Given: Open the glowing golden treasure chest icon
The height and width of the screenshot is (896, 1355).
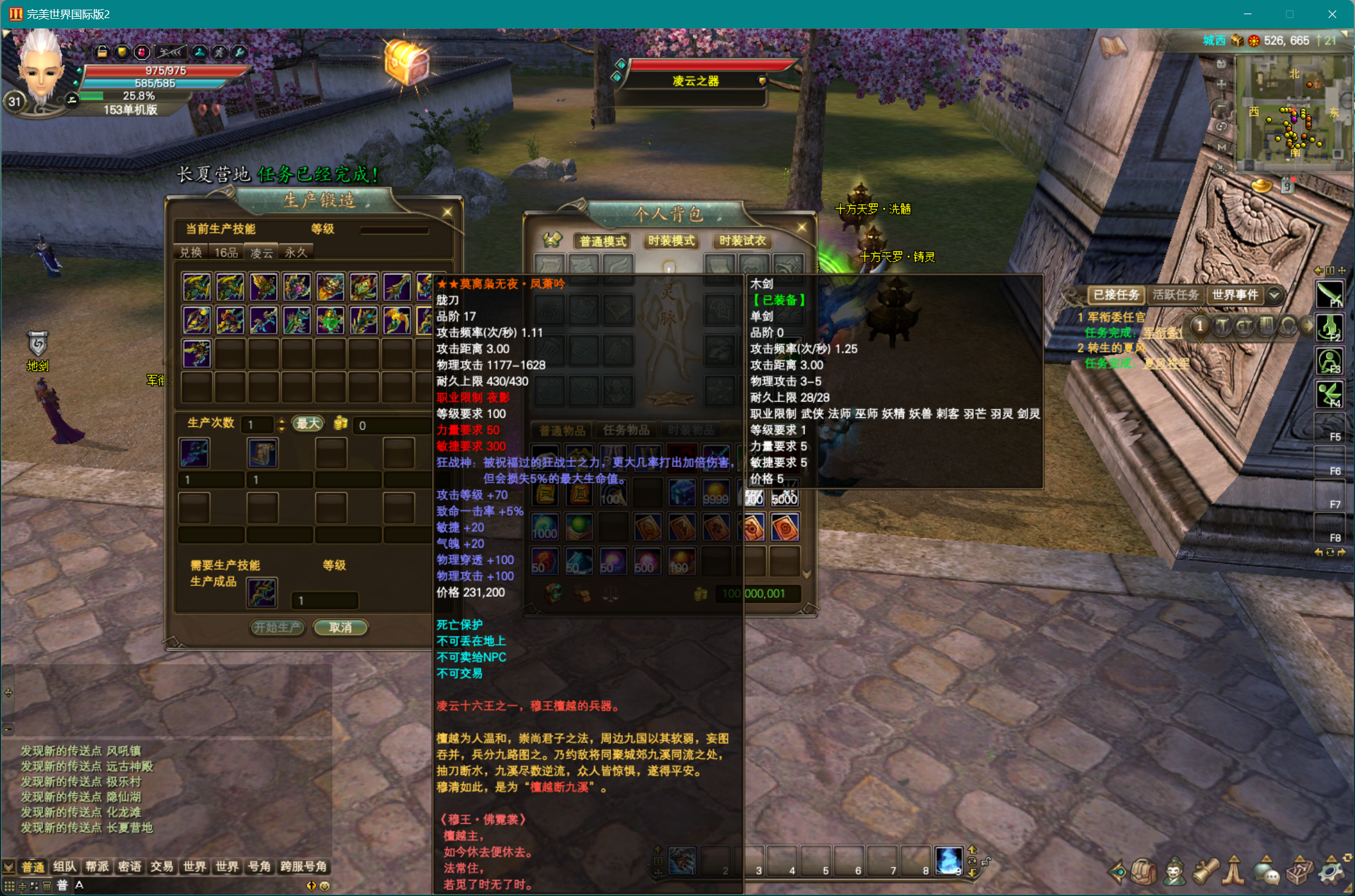Looking at the screenshot, I should point(406,63).
